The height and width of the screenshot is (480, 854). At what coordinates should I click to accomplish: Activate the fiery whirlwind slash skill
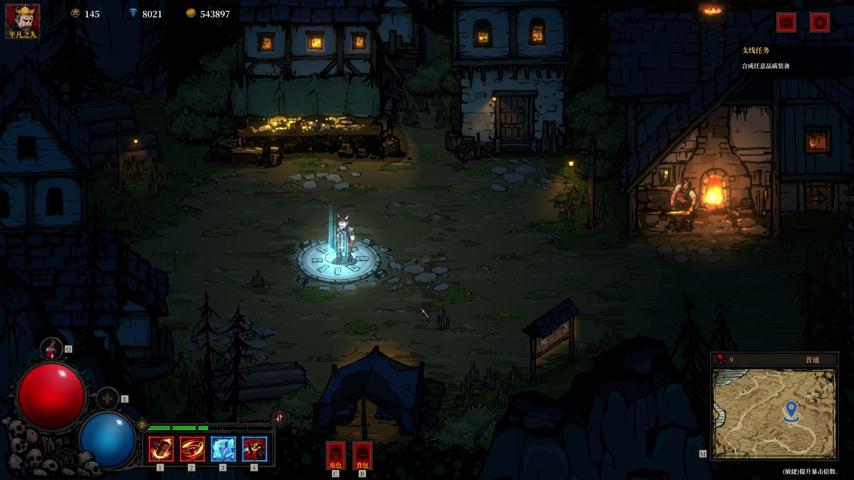pos(192,449)
